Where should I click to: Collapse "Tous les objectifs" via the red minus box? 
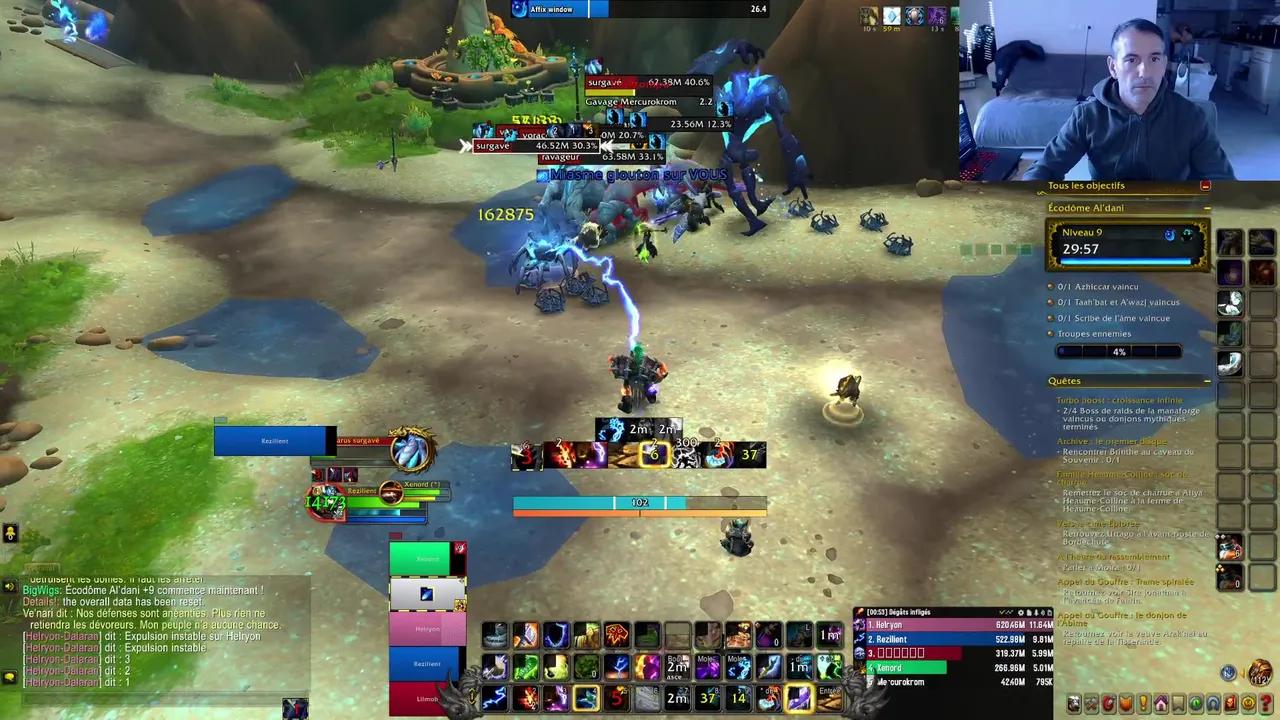[x=1205, y=185]
